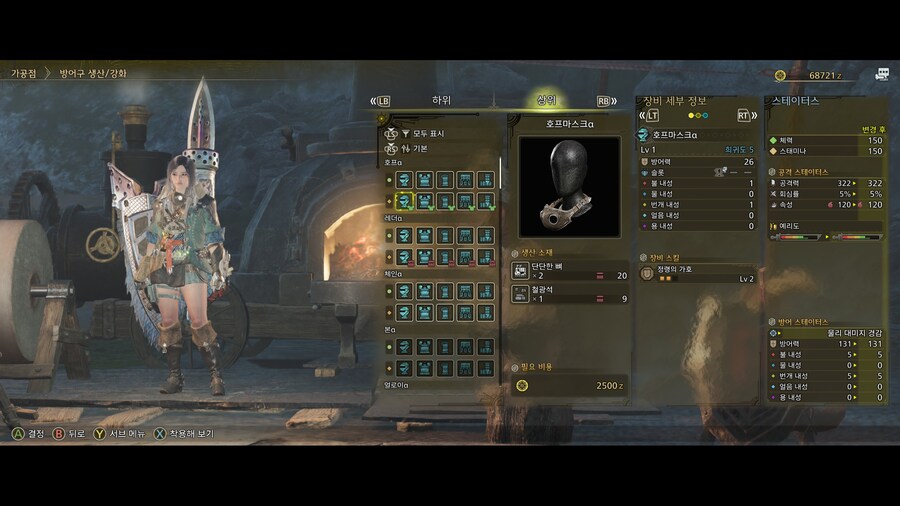Click the 철광석 material row
900x506 pixels.
pyautogui.click(x=570, y=294)
